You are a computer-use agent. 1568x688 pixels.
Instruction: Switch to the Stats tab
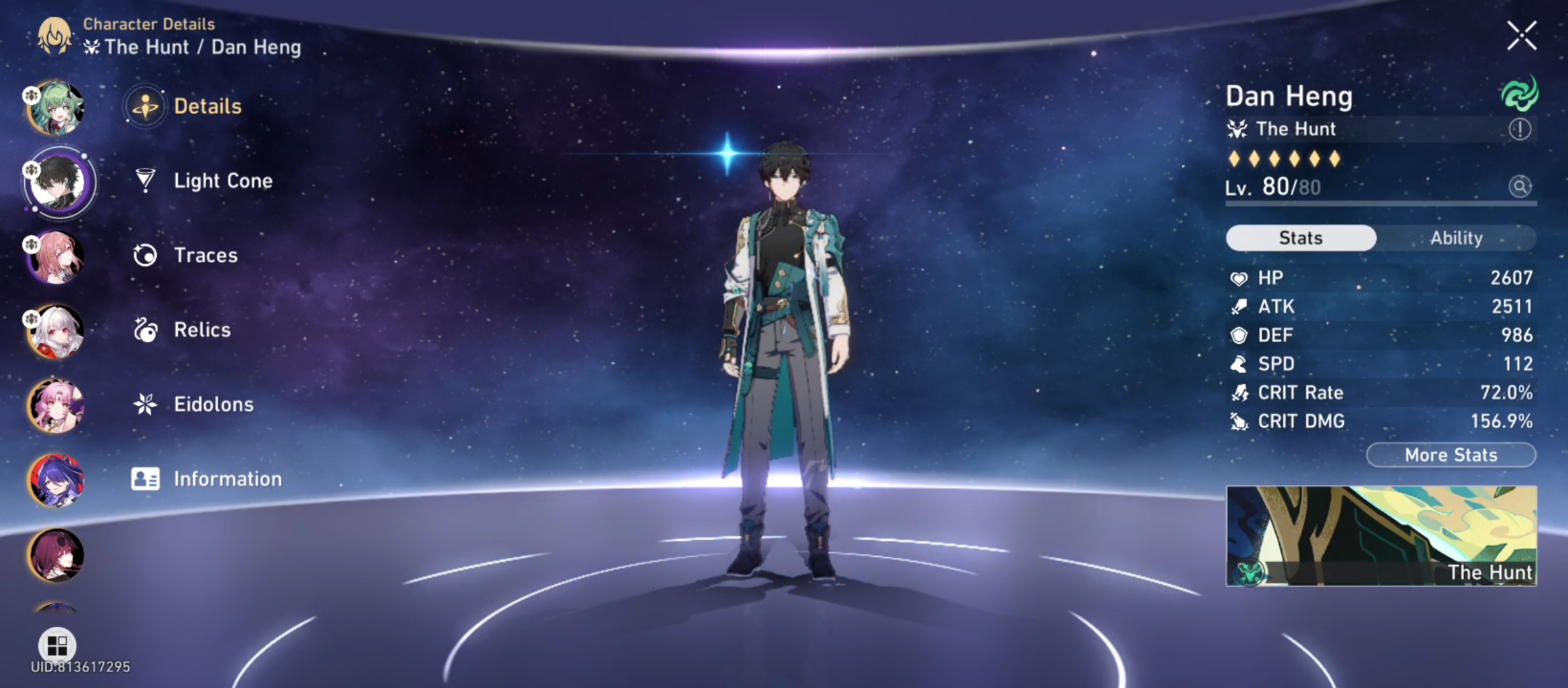(1302, 238)
